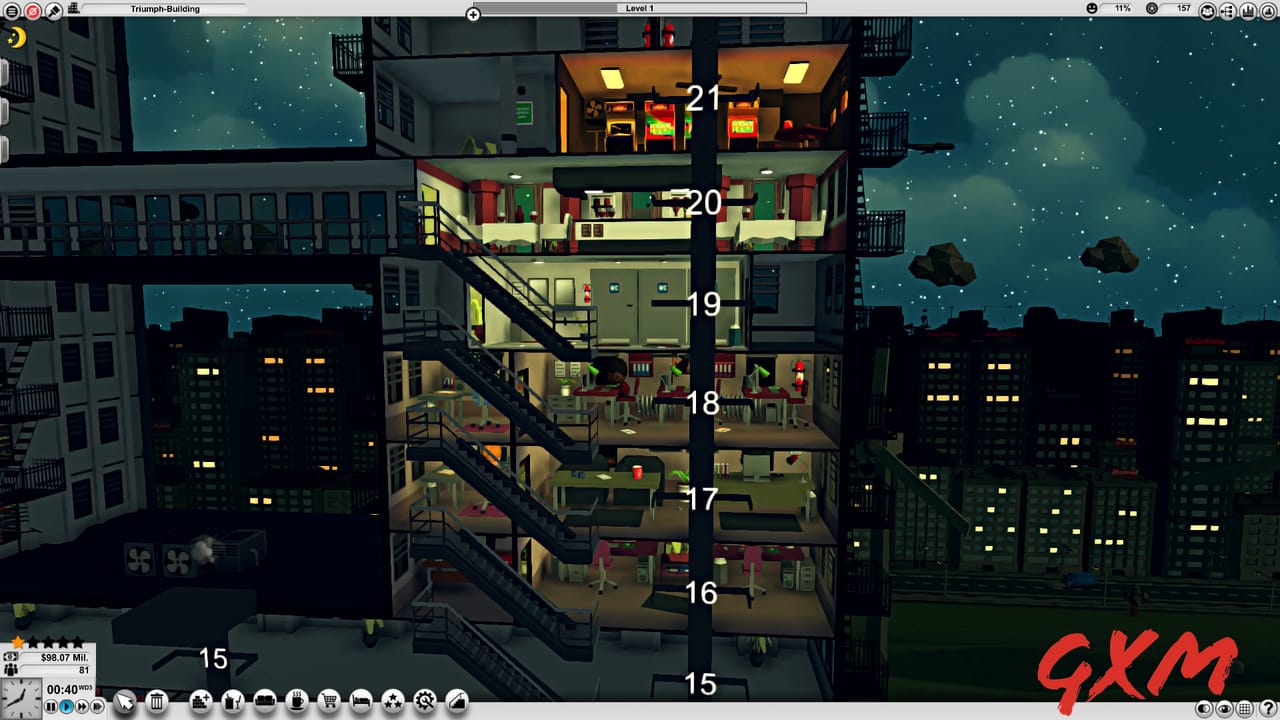Open the elevator installation tool

point(456,701)
